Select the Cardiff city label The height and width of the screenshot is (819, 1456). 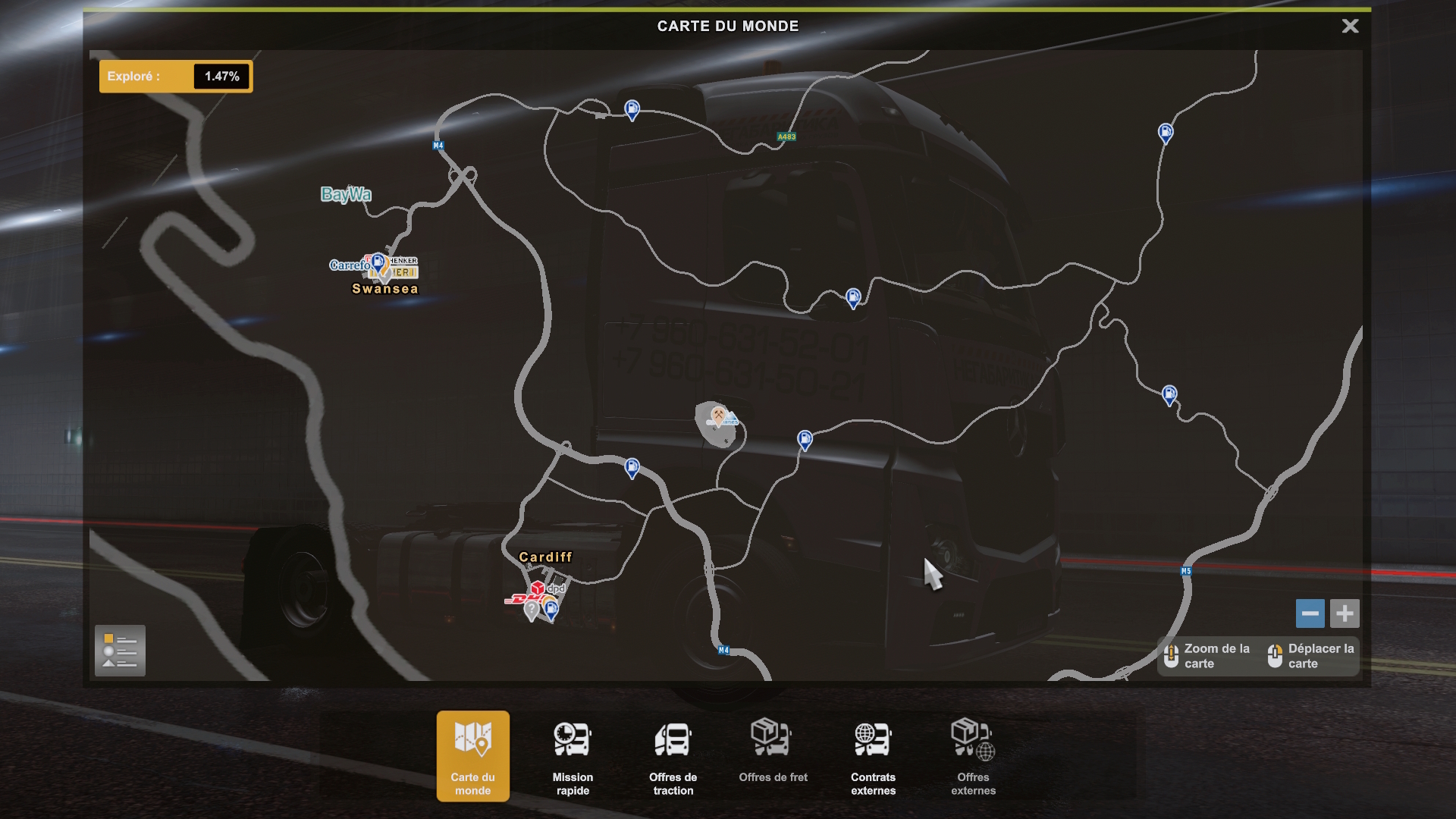(546, 557)
